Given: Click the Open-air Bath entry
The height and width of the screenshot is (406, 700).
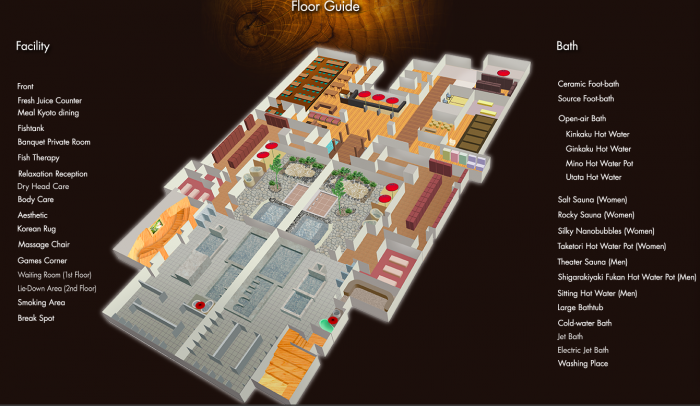Looking at the screenshot, I should 580,118.
